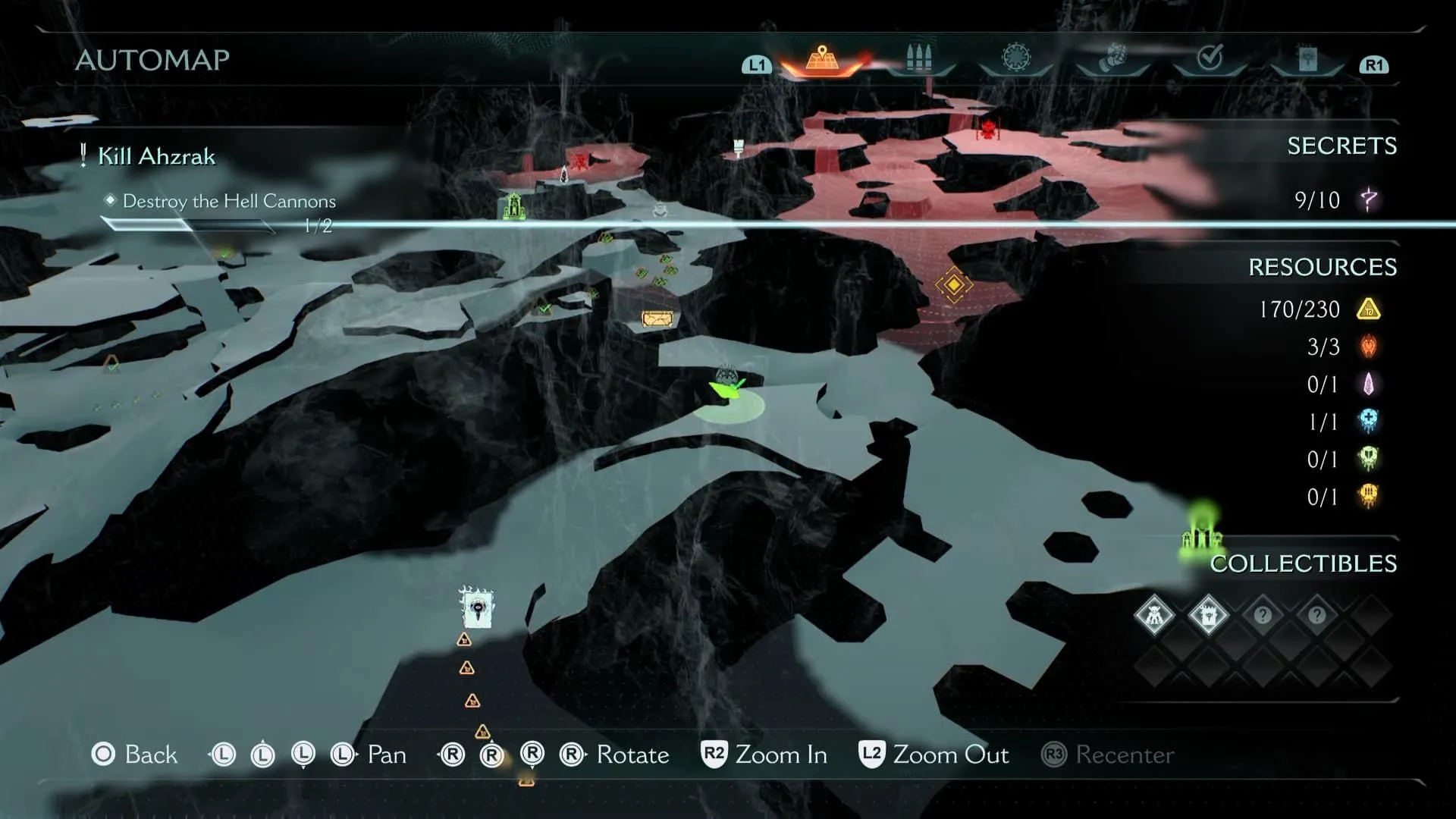Select the green shrine marker below the red zone
Screen dimensions: 1456x819
click(x=513, y=206)
